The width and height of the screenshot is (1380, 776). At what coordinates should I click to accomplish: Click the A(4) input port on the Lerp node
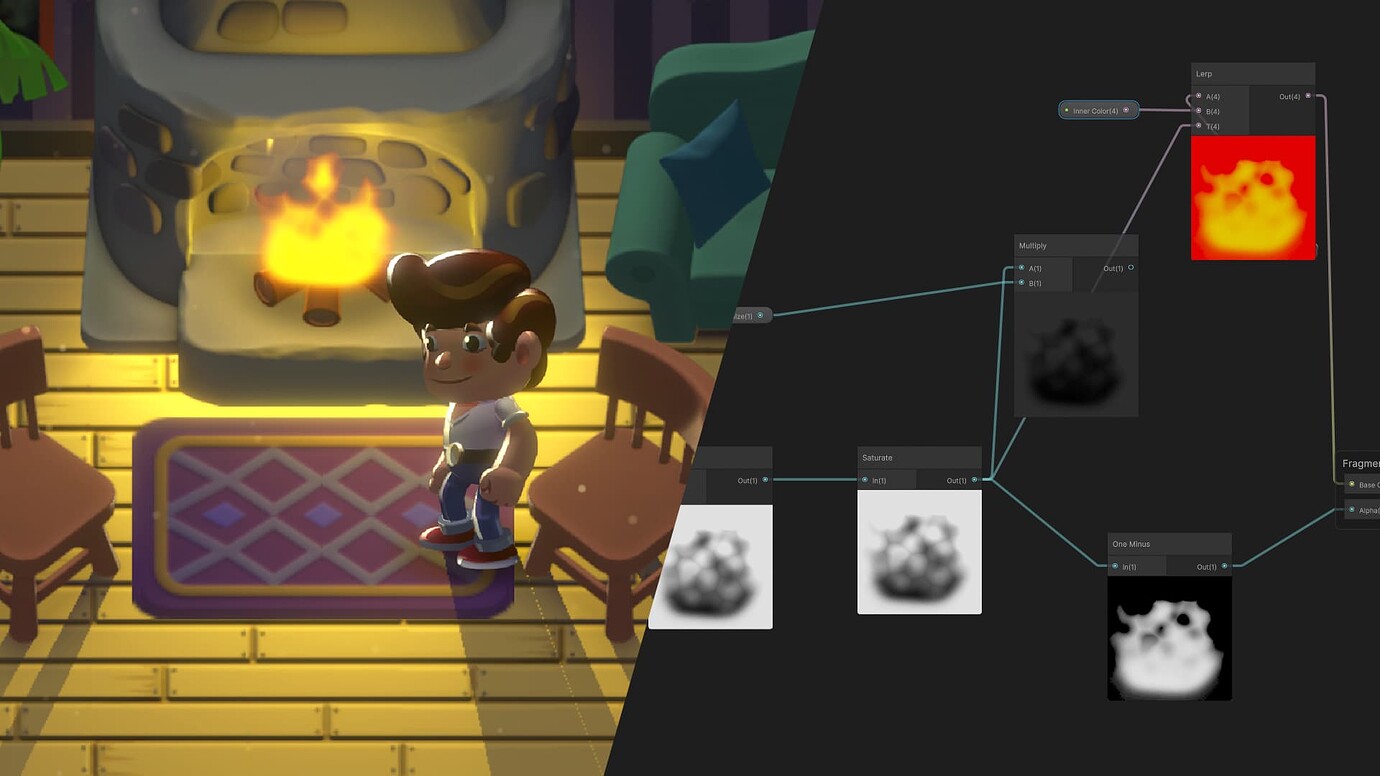[x=1198, y=96]
